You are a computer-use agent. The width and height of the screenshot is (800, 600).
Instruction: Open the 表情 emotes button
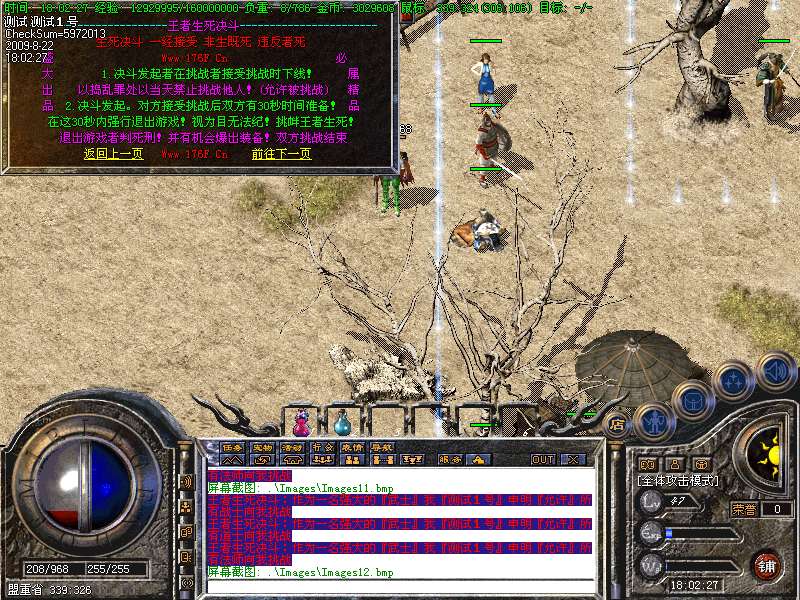pos(352,447)
